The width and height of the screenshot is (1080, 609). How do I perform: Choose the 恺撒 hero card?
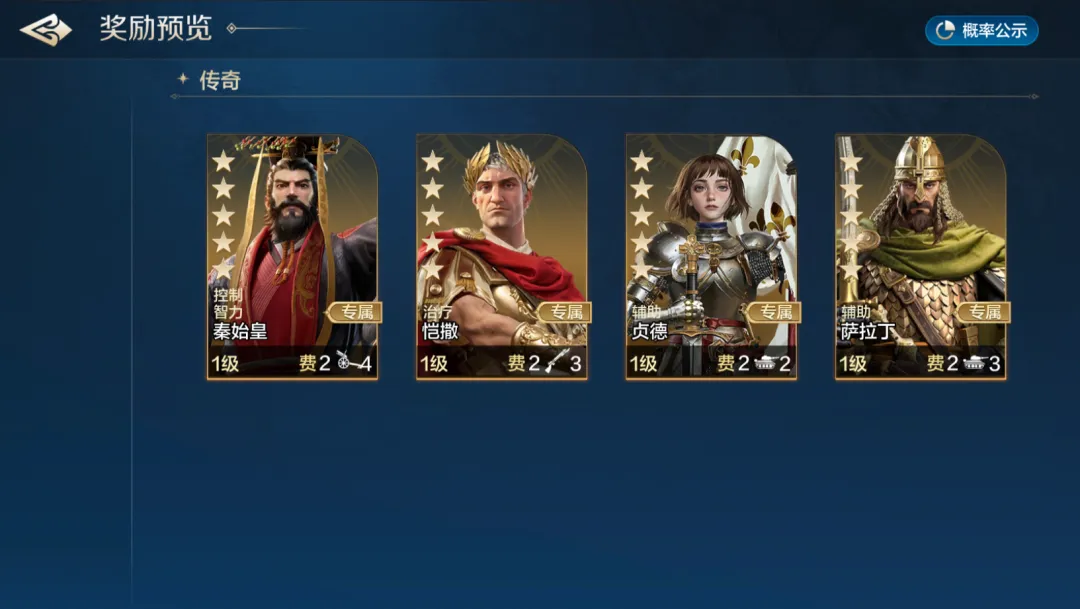point(502,257)
